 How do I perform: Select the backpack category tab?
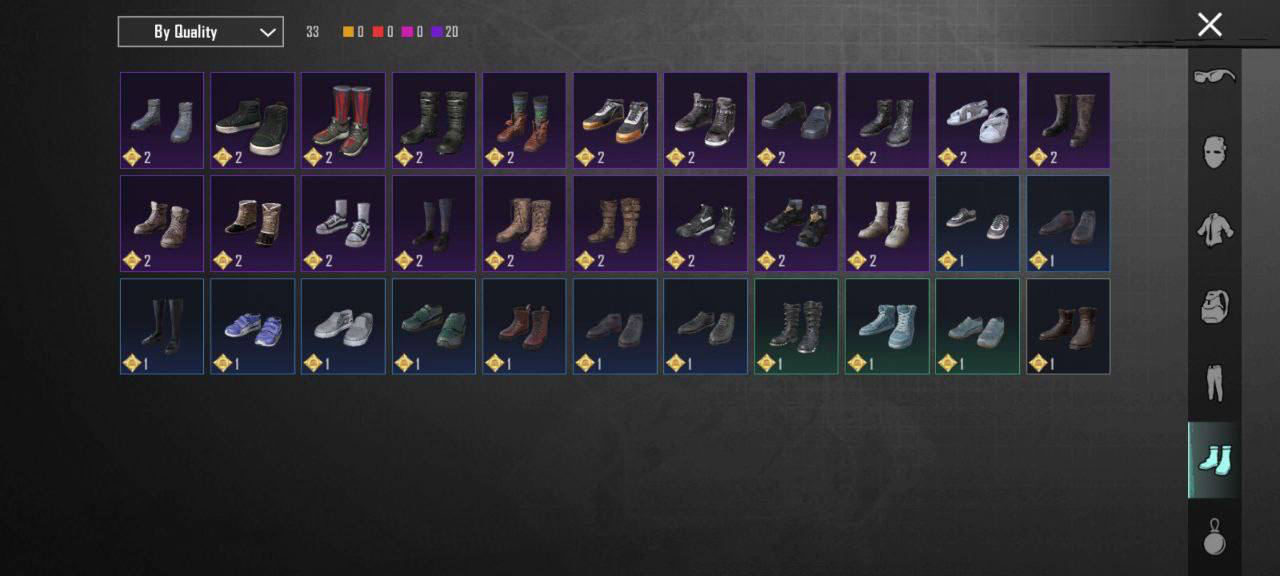[1214, 307]
